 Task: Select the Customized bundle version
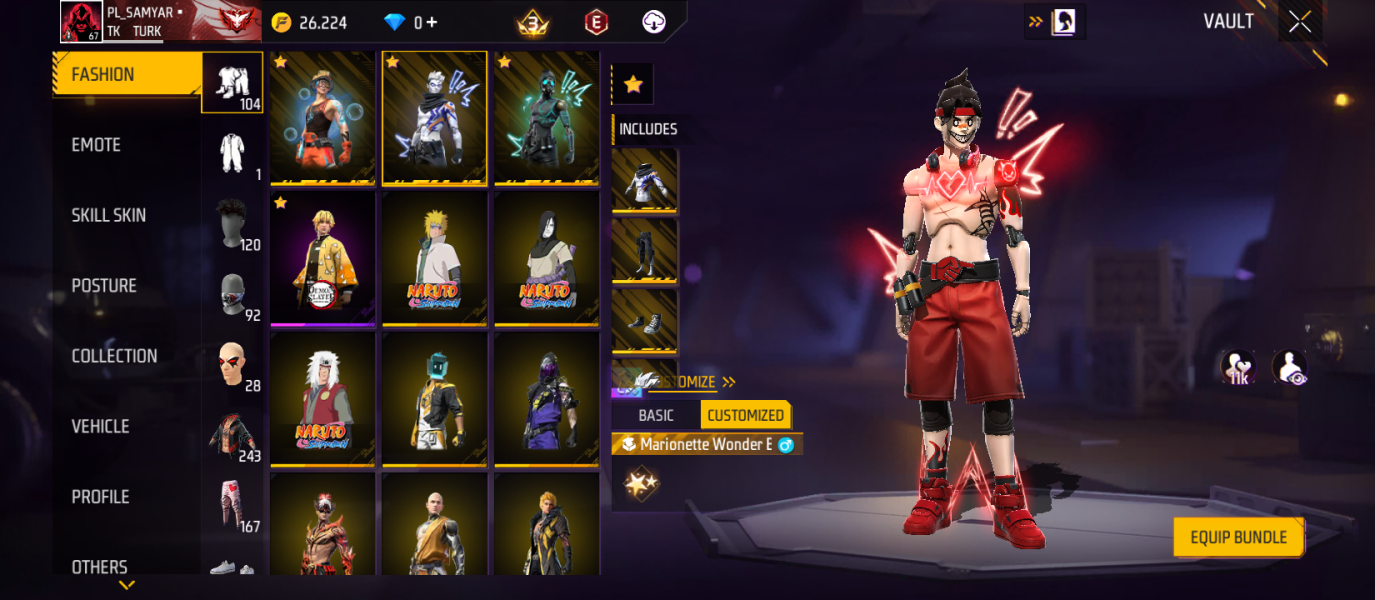[x=745, y=415]
